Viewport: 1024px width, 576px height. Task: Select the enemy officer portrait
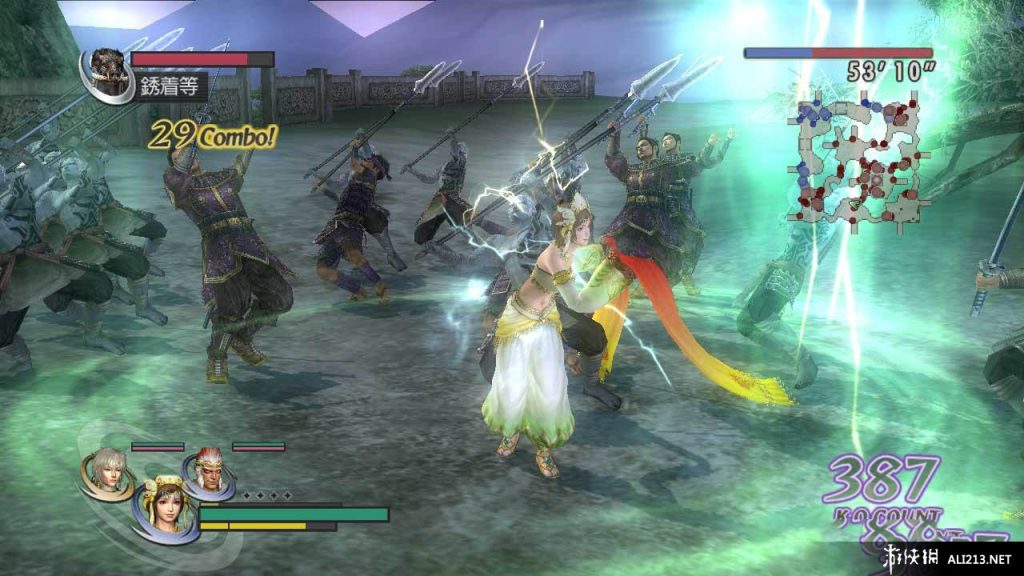pyautogui.click(x=103, y=70)
